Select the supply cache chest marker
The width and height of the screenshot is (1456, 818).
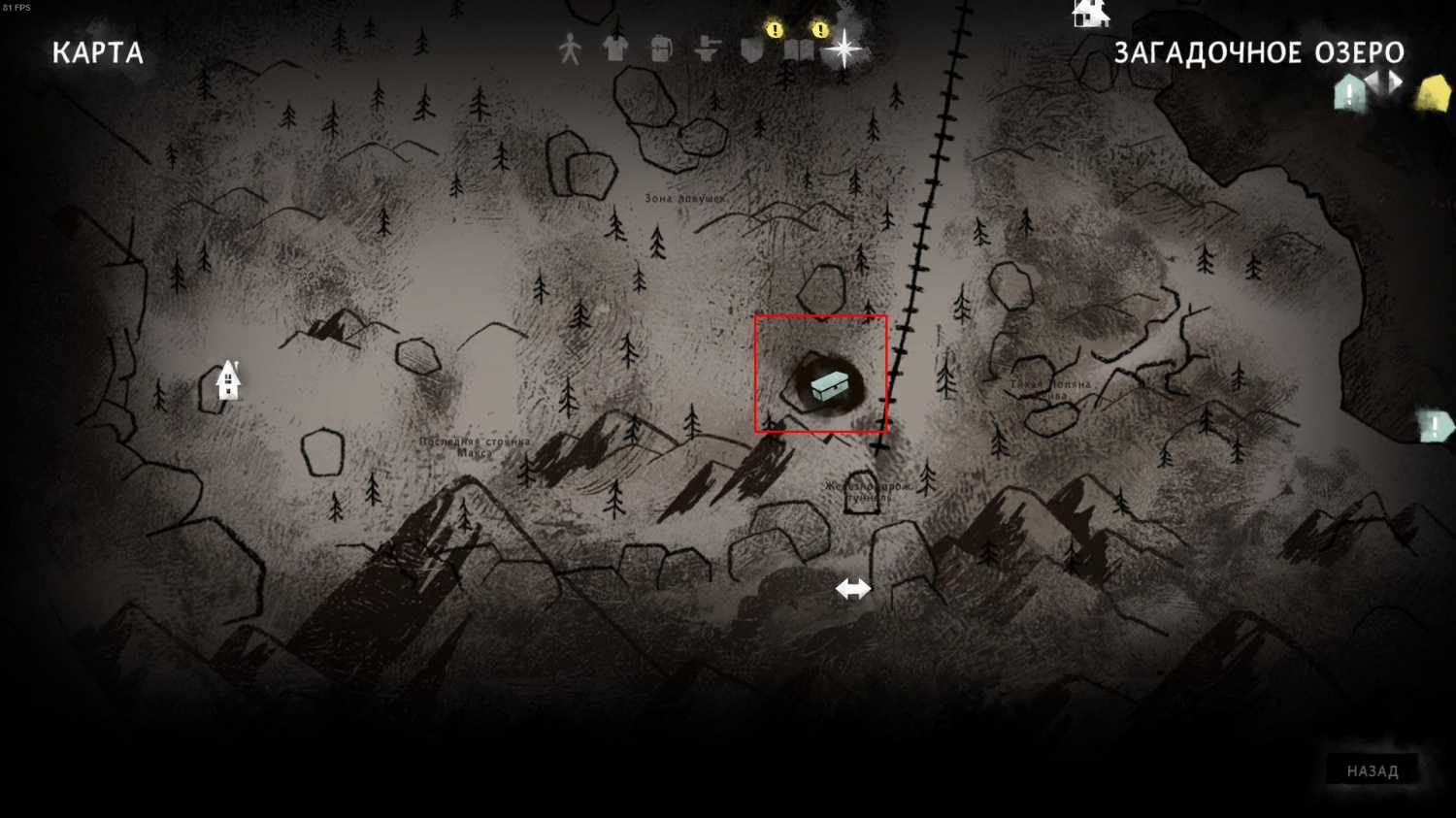click(829, 386)
